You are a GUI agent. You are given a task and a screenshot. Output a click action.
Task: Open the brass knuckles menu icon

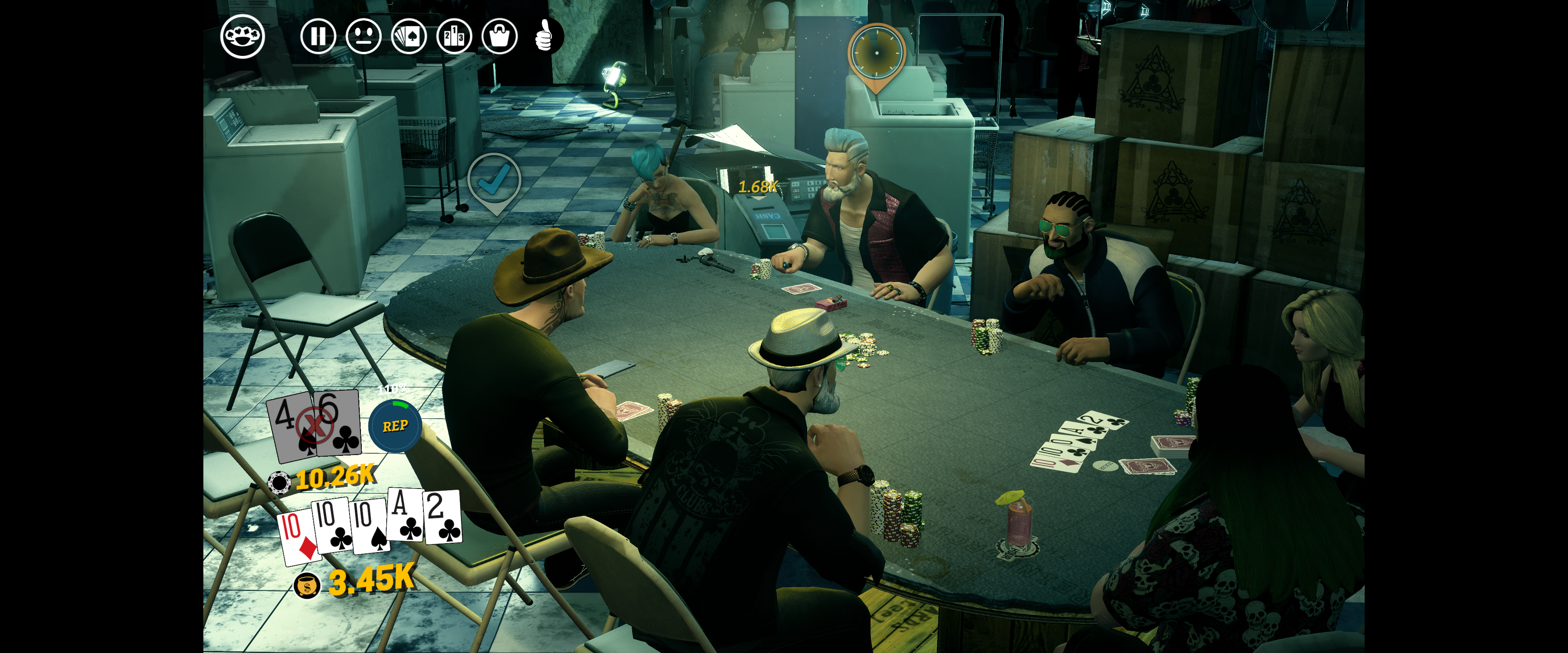point(242,36)
